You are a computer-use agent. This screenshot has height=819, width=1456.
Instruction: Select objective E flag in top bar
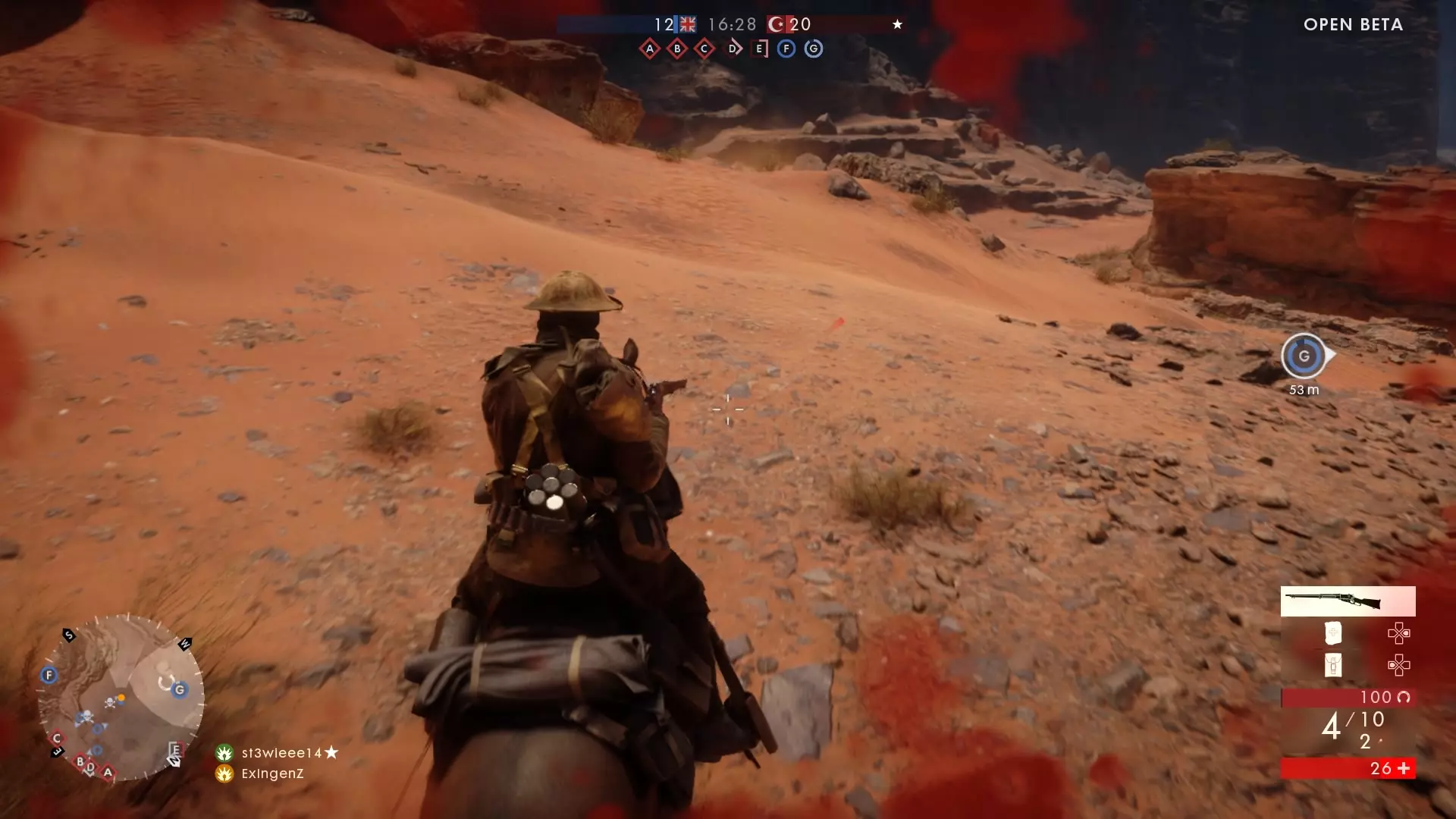point(759,49)
